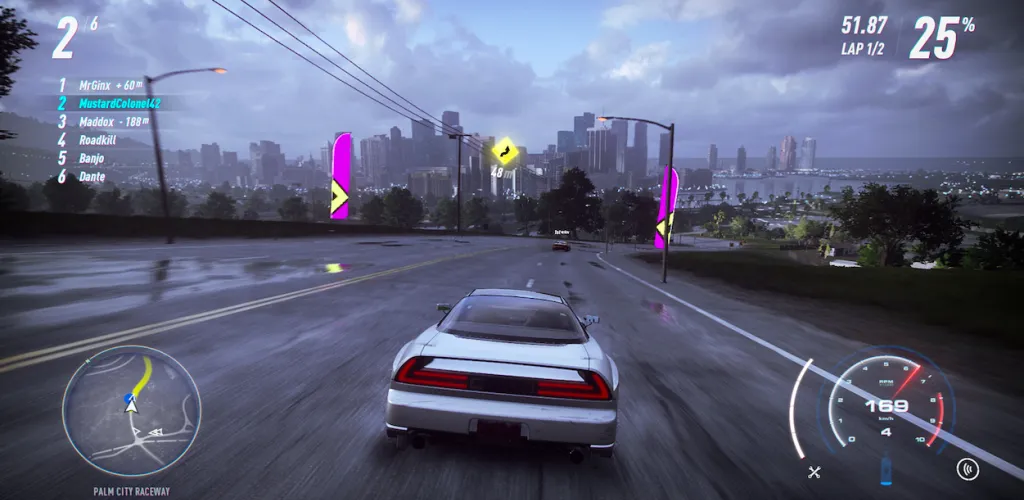Viewport: 1024px width, 500px height.
Task: Click the yellow diamond checkpoint marker
Action: coord(504,152)
